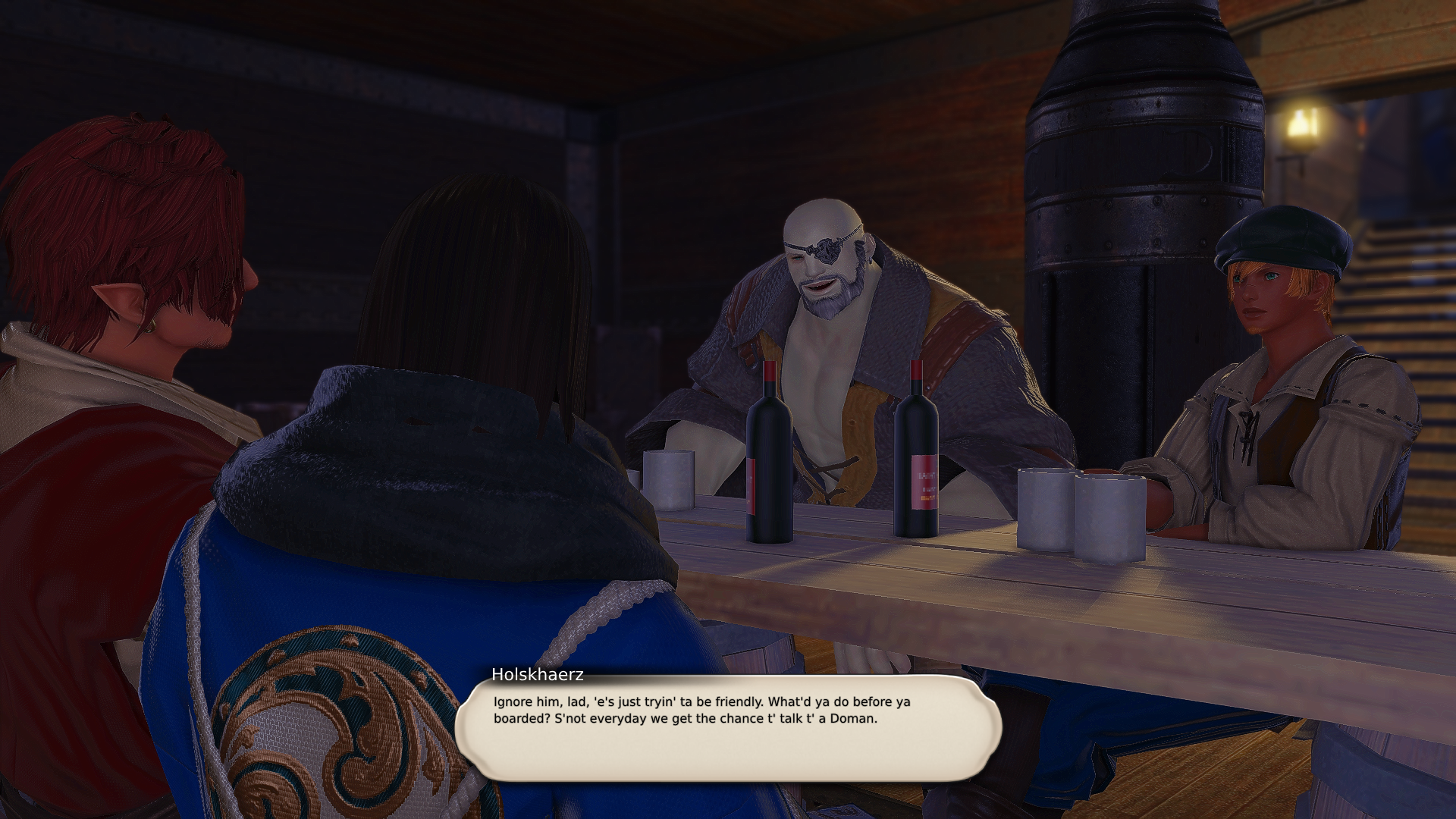The image size is (1456, 819).
Task: Advance Holskhaerz's dialogue box
Action: click(728, 728)
